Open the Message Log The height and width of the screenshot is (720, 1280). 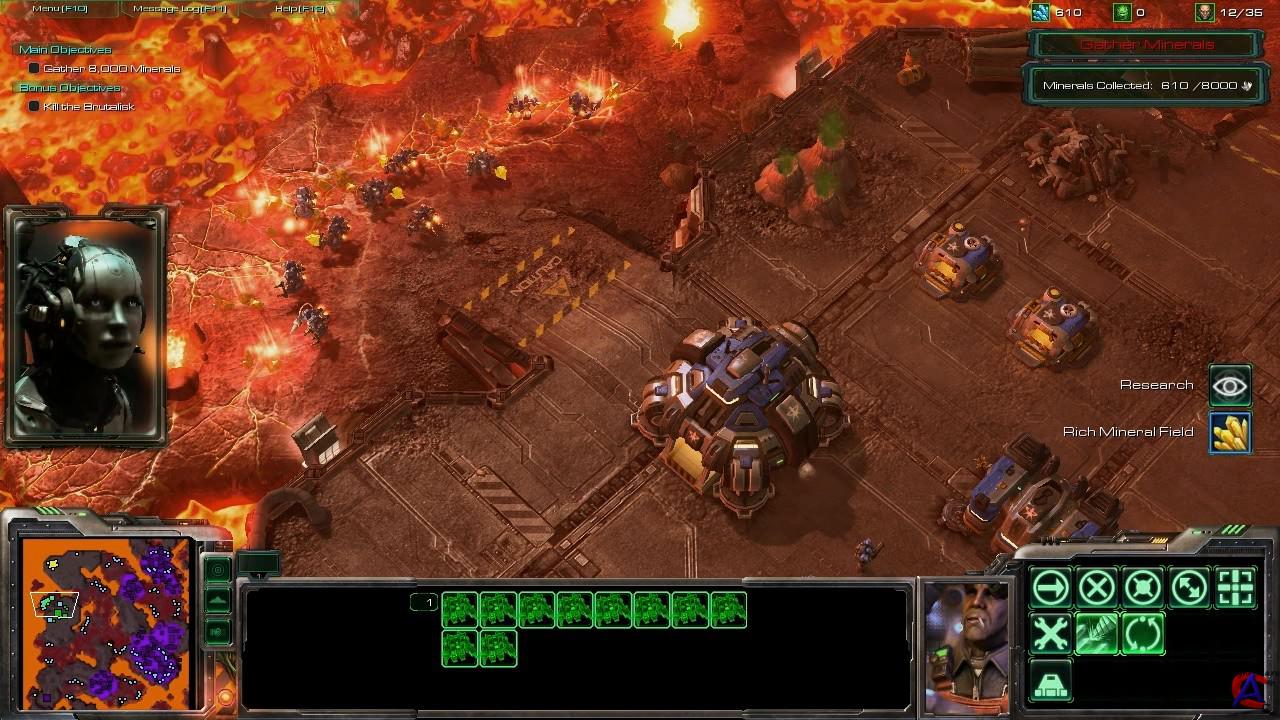click(x=181, y=9)
